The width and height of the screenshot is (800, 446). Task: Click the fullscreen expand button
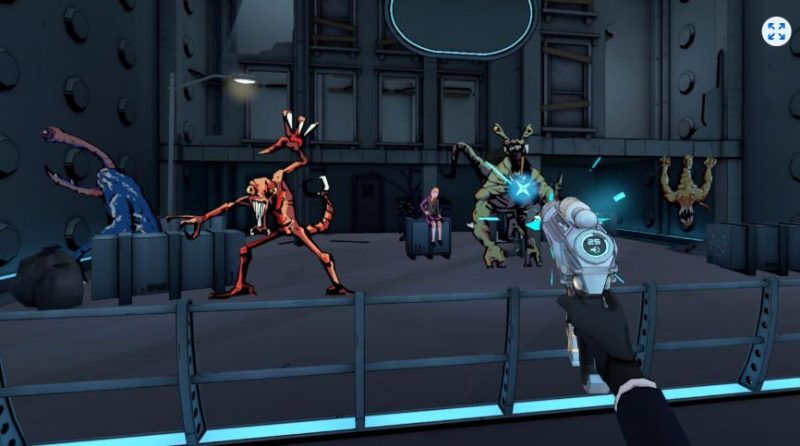tap(776, 31)
